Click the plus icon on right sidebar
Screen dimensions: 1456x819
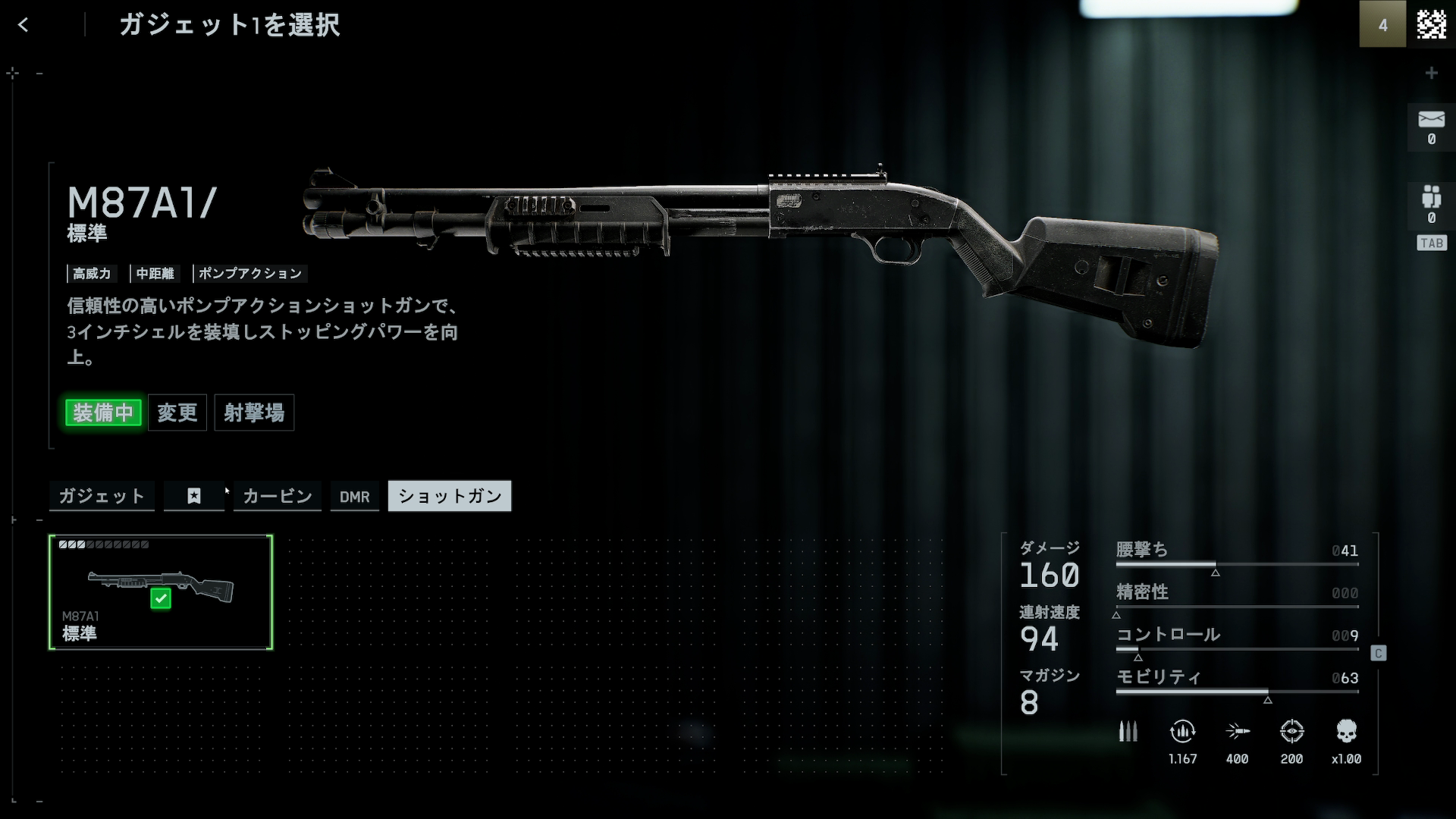click(x=1431, y=73)
